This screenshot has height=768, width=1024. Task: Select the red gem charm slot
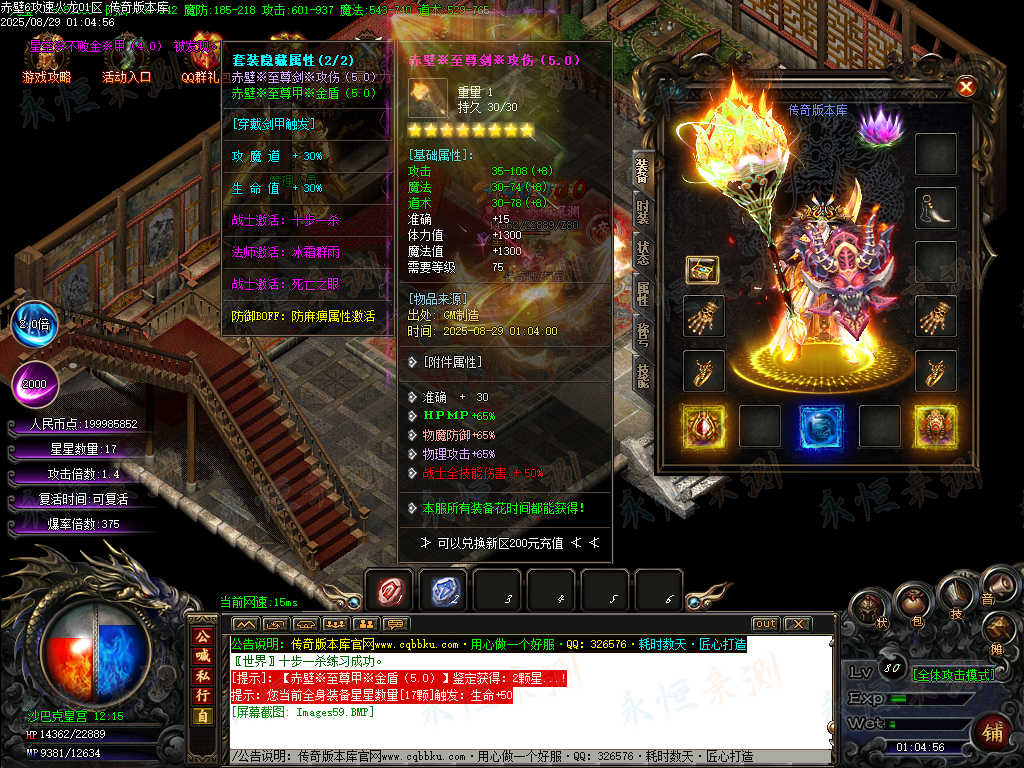point(703,426)
